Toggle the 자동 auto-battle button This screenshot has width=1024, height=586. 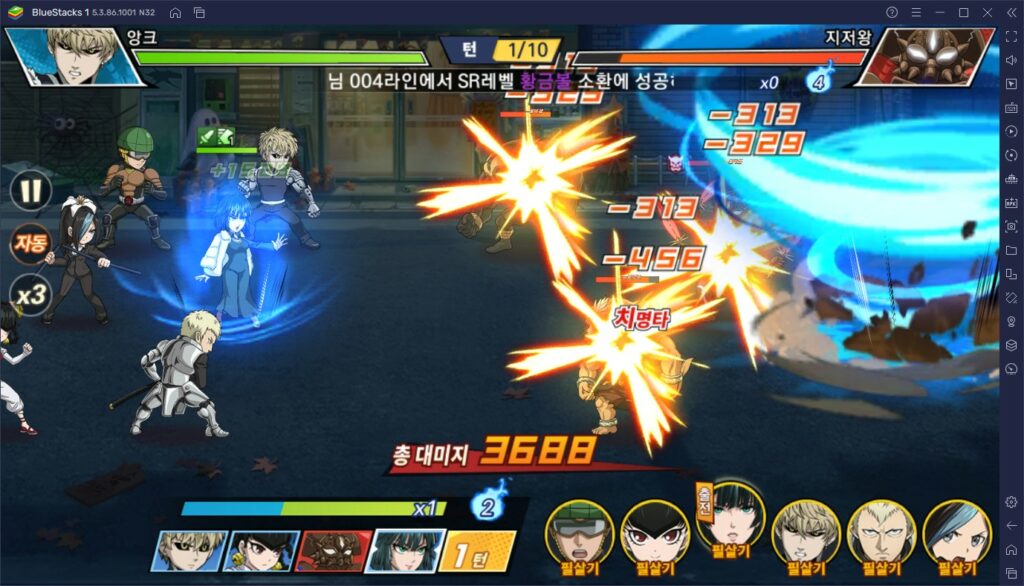[x=30, y=243]
